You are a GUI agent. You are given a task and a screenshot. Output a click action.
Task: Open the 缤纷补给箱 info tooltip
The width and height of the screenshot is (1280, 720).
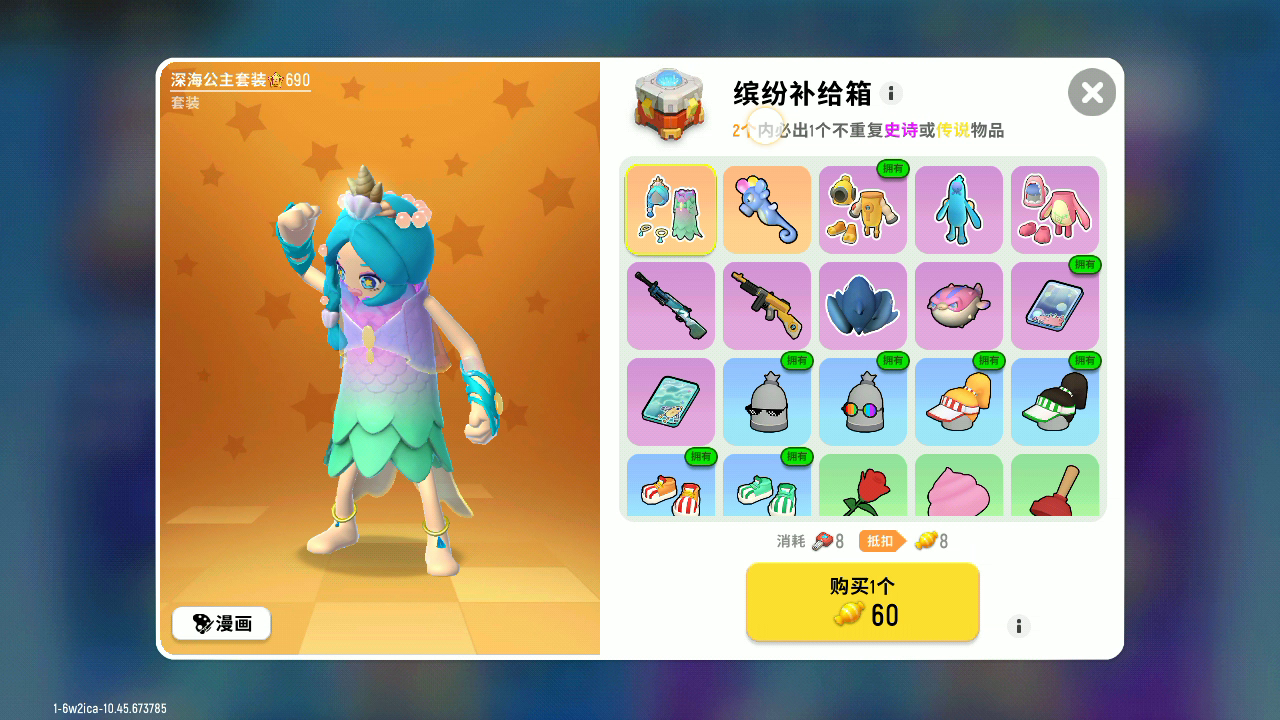click(891, 93)
